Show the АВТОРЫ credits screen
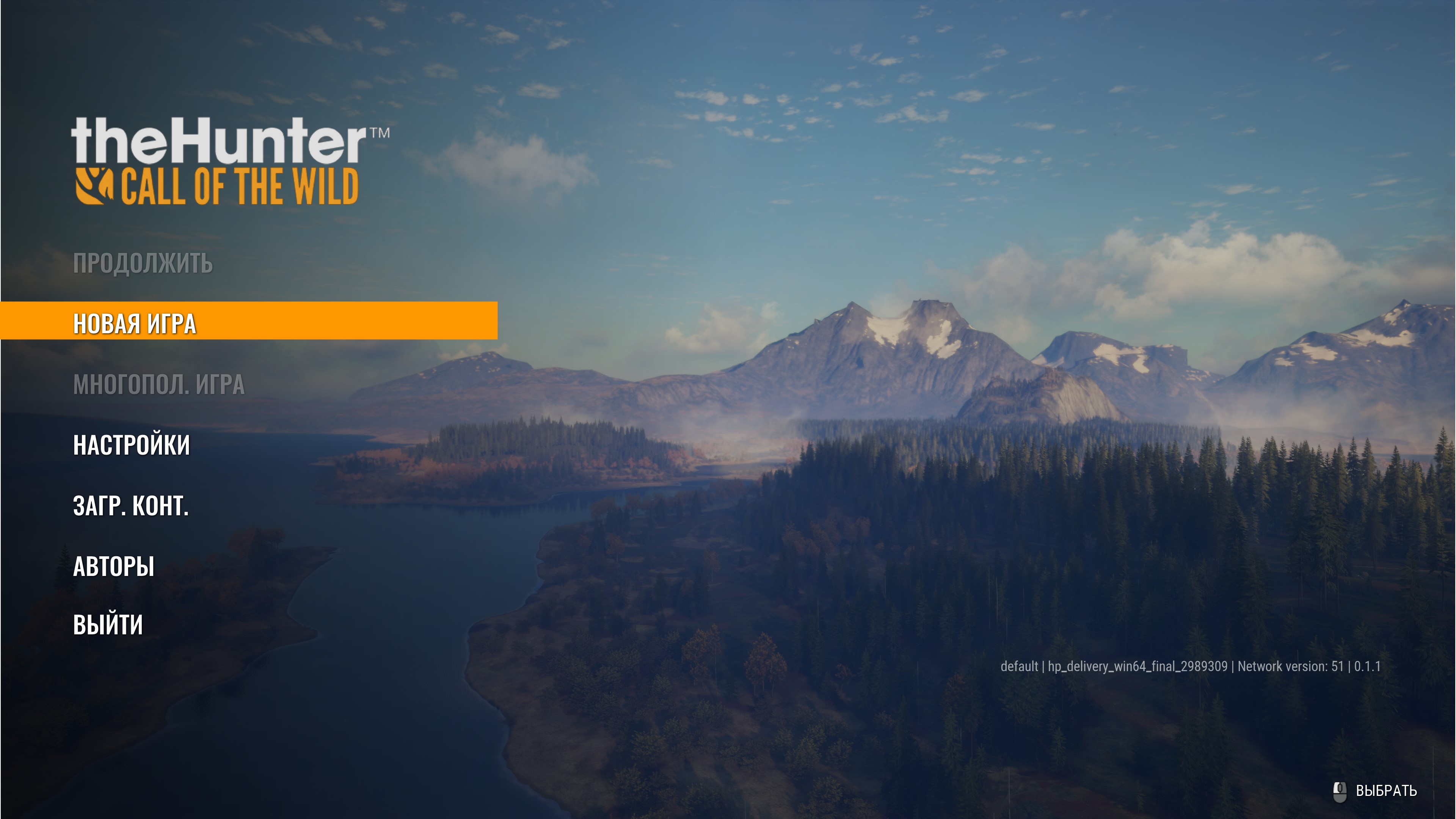Image resolution: width=1456 pixels, height=819 pixels. pyautogui.click(x=114, y=566)
